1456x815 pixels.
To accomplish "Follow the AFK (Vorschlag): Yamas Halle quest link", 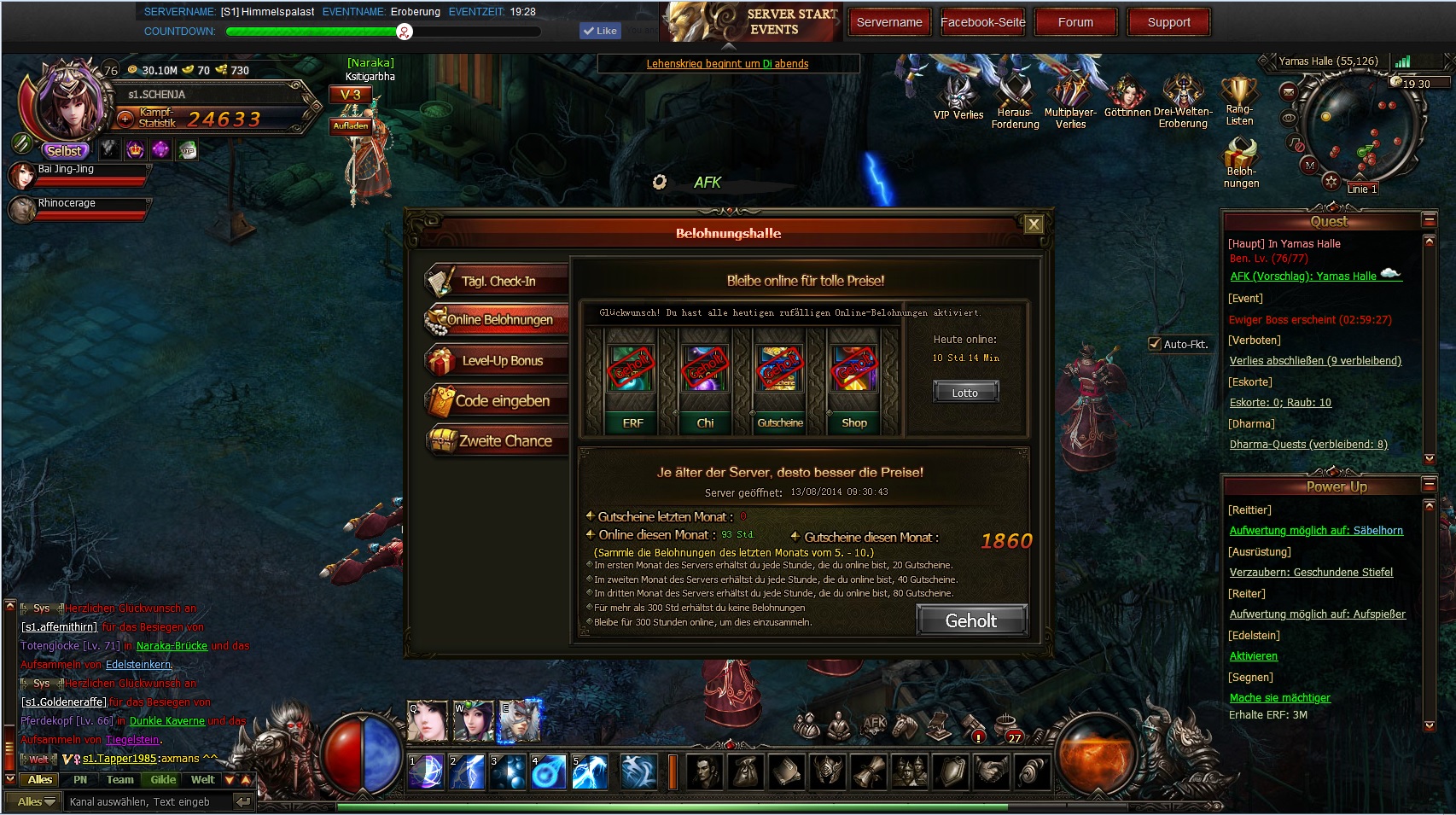I will tap(1302, 277).
